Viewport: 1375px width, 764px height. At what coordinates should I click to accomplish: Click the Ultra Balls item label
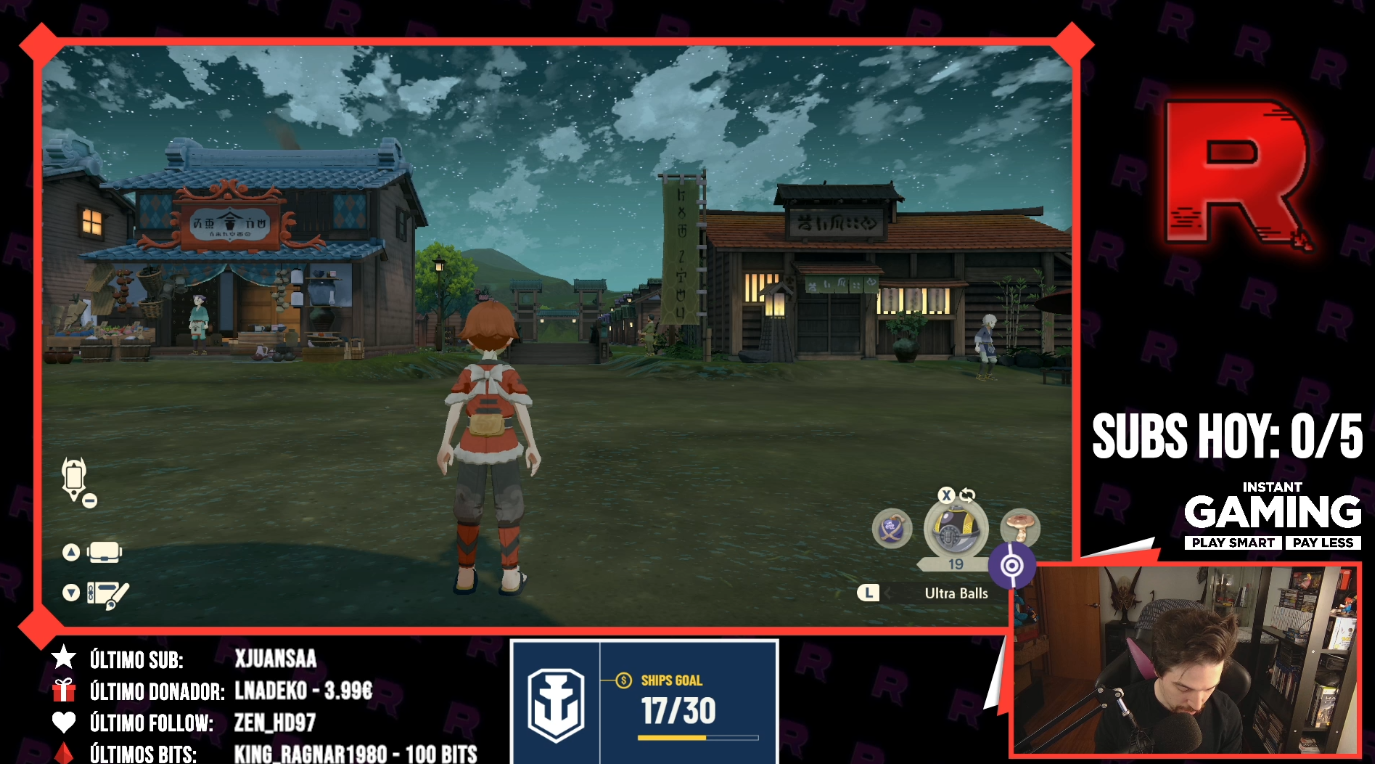[955, 593]
